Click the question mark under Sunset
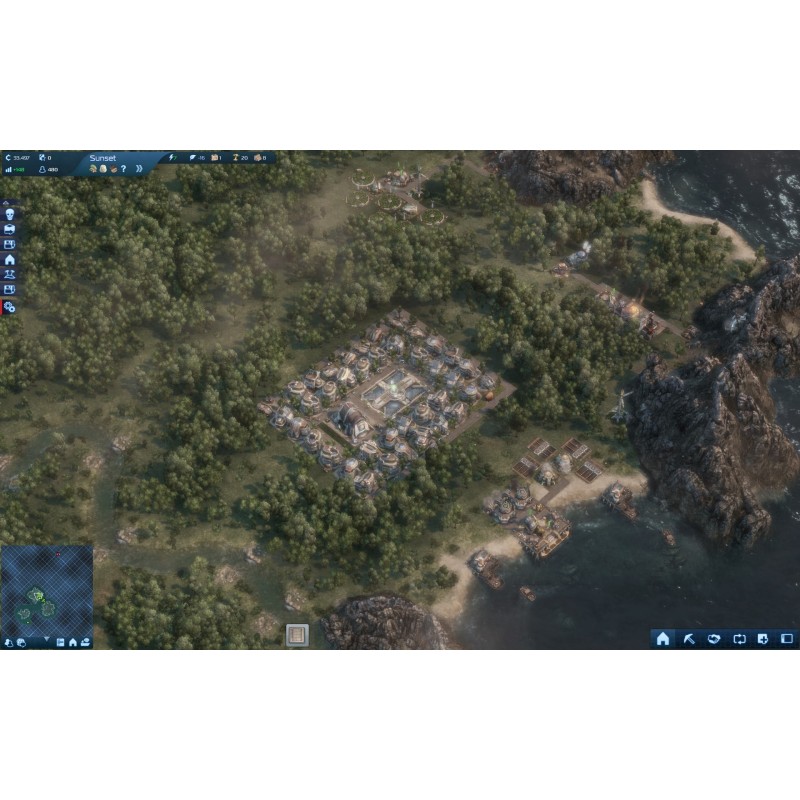The image size is (800, 800). coord(123,169)
